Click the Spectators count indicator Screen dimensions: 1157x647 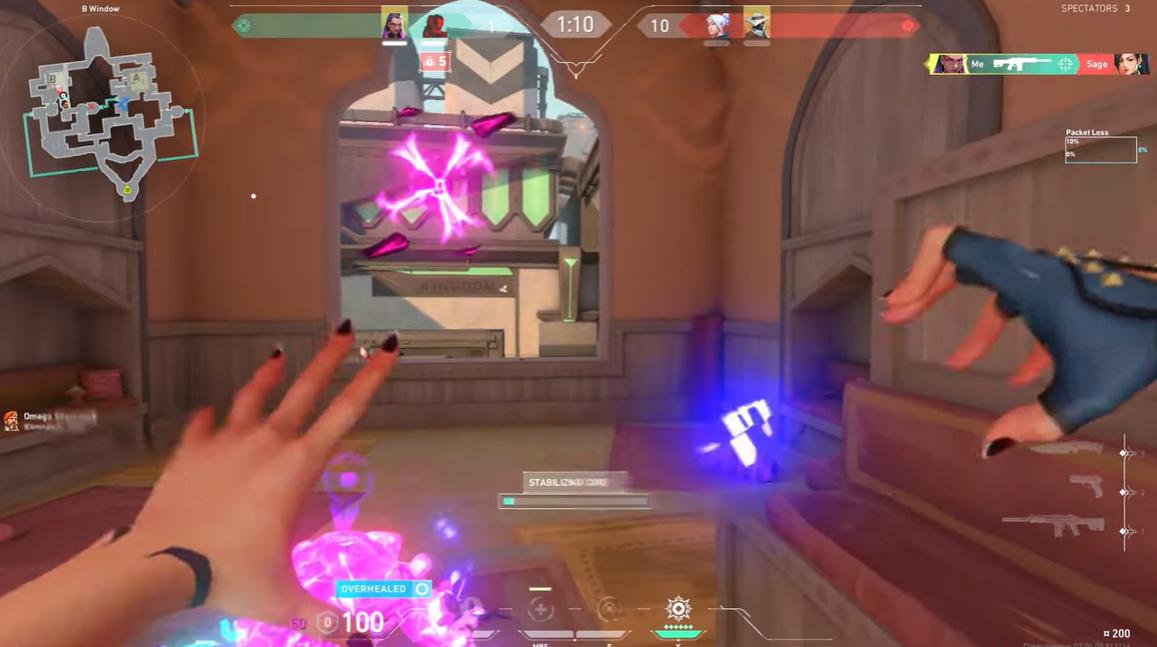[x=1095, y=9]
